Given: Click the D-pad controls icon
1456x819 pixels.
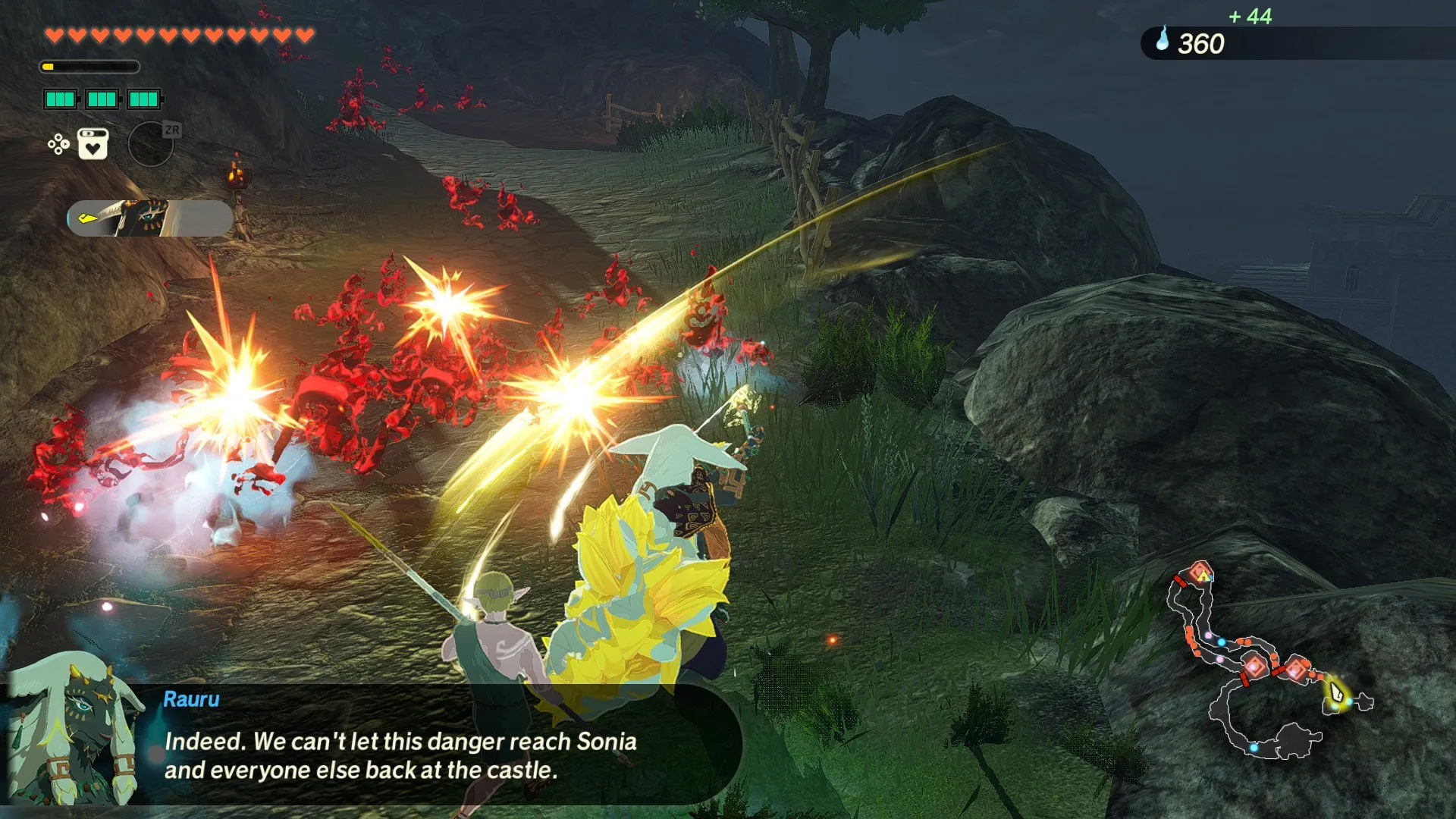Looking at the screenshot, I should tap(58, 145).
